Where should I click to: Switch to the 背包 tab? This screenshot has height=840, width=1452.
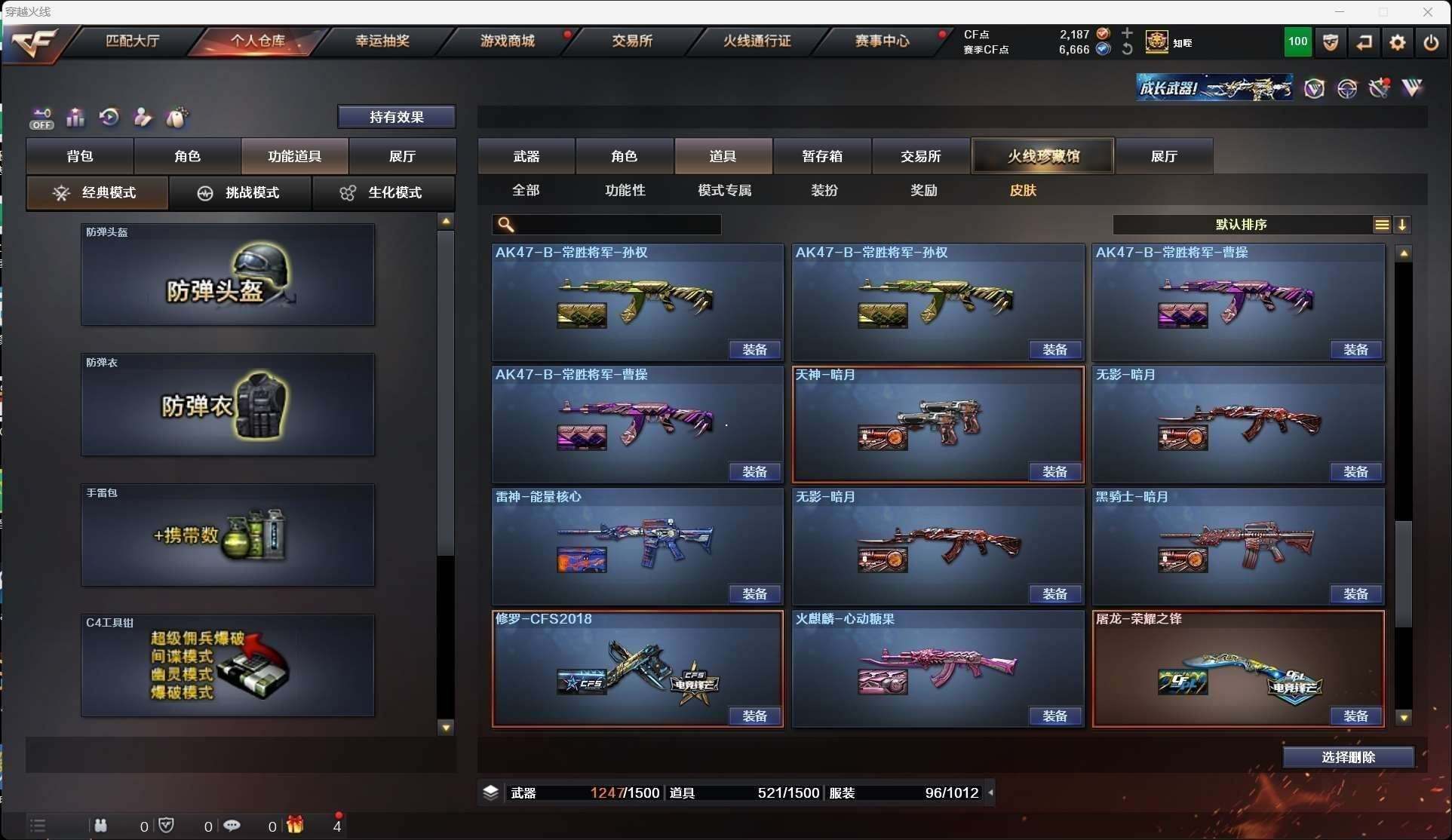[80, 156]
